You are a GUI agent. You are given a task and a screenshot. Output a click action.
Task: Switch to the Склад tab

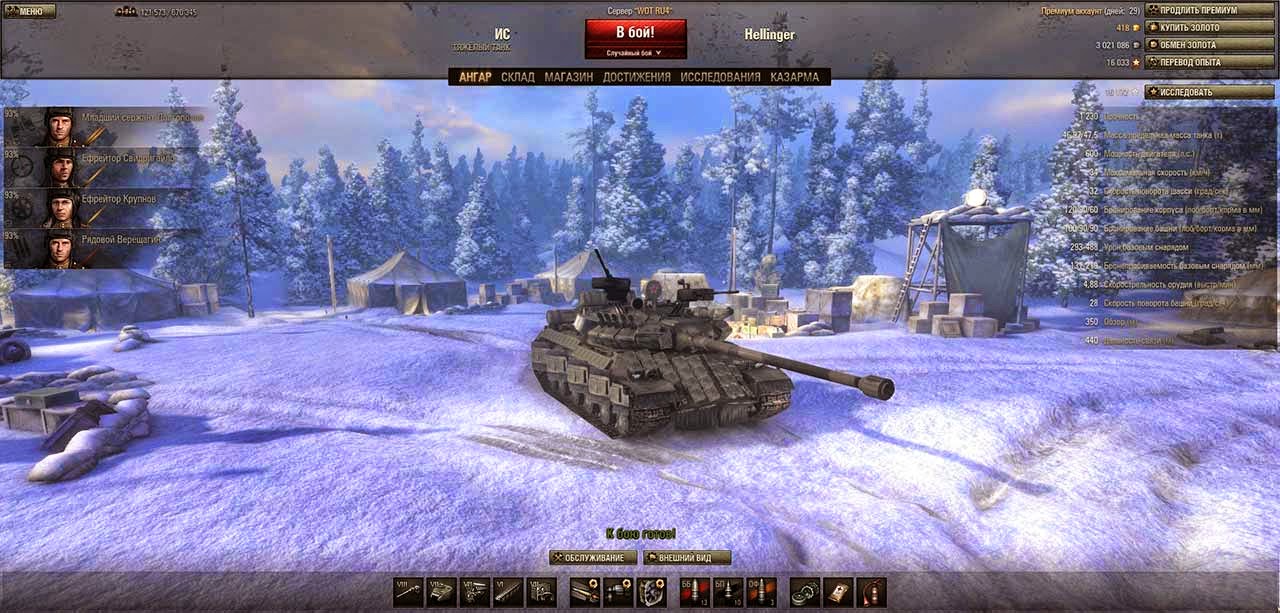click(518, 77)
